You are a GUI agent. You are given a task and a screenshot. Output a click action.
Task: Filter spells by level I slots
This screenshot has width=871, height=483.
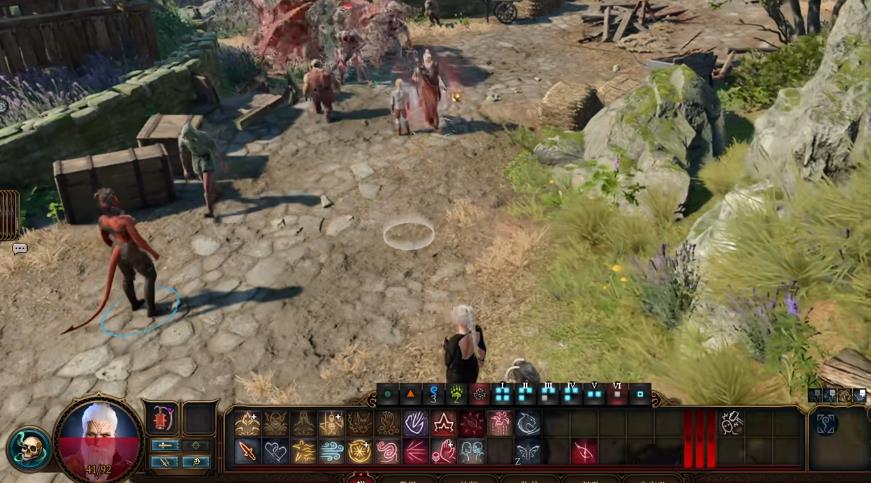501,394
